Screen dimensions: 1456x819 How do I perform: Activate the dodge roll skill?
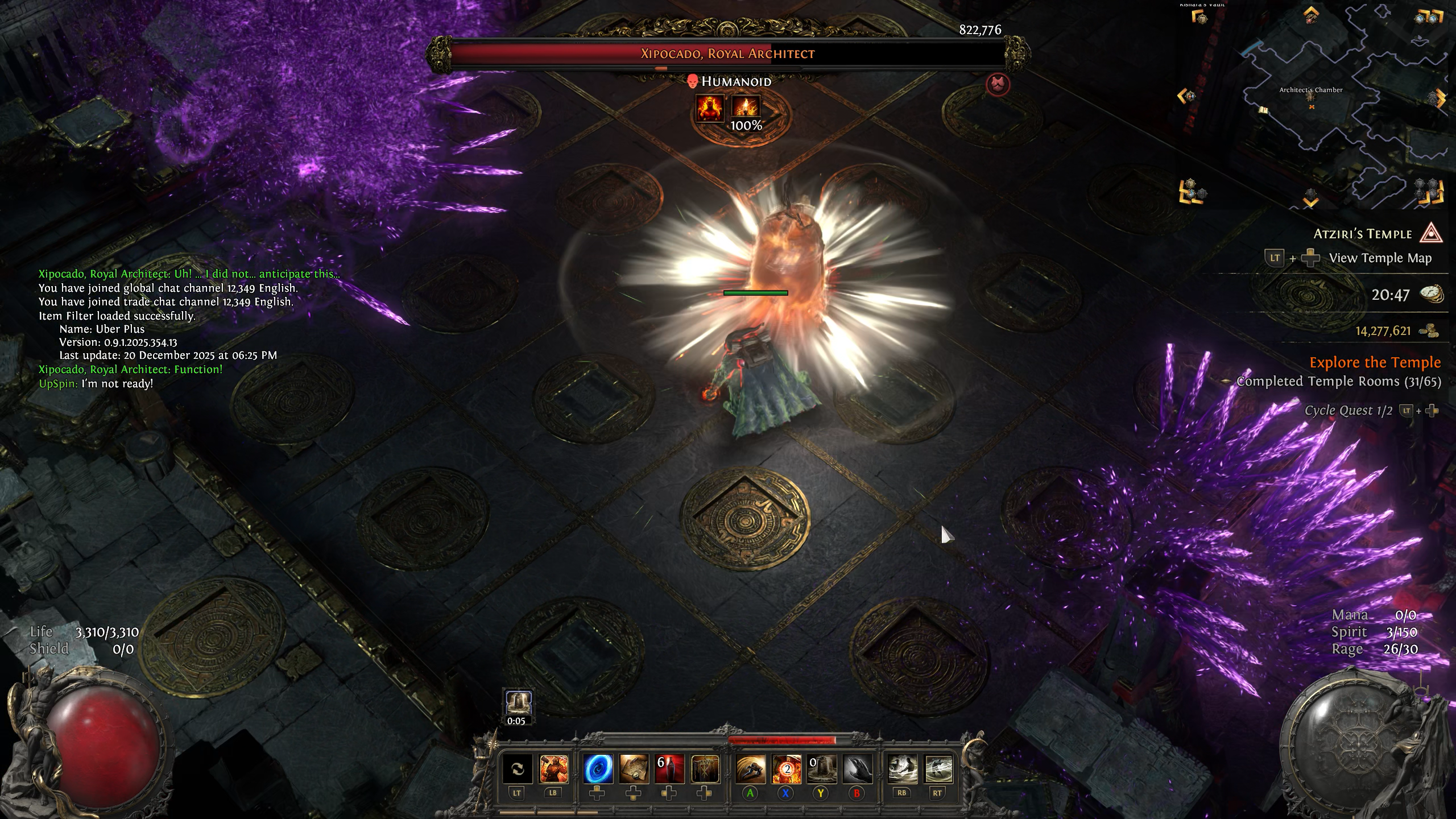tap(751, 769)
